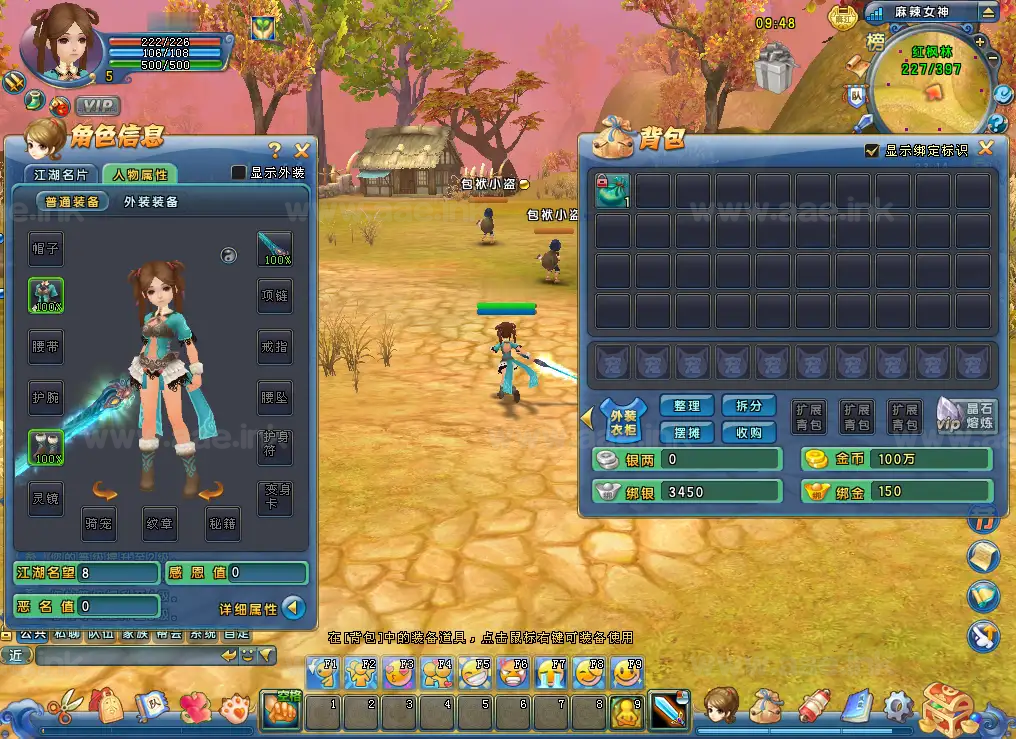The width and height of the screenshot is (1016, 739).
Task: Click the 骑宠 mount slot
Action: click(98, 523)
